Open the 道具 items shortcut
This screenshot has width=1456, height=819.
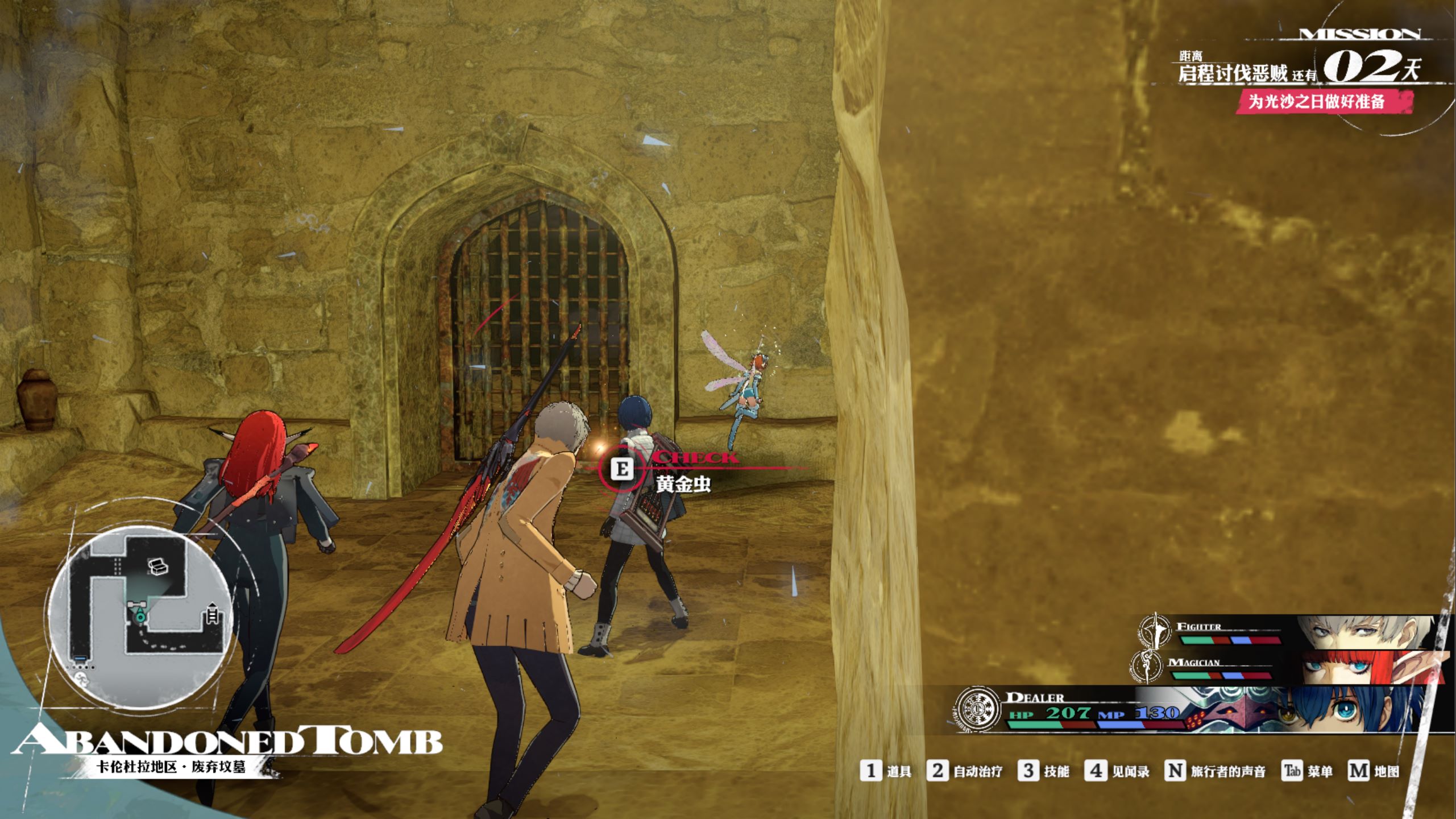point(886,771)
